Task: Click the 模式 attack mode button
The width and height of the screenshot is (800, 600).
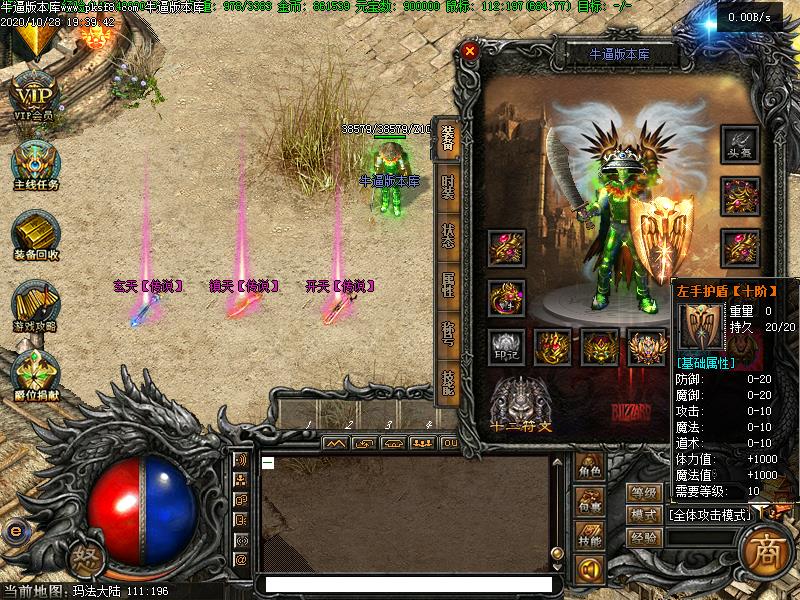Action: [x=645, y=515]
